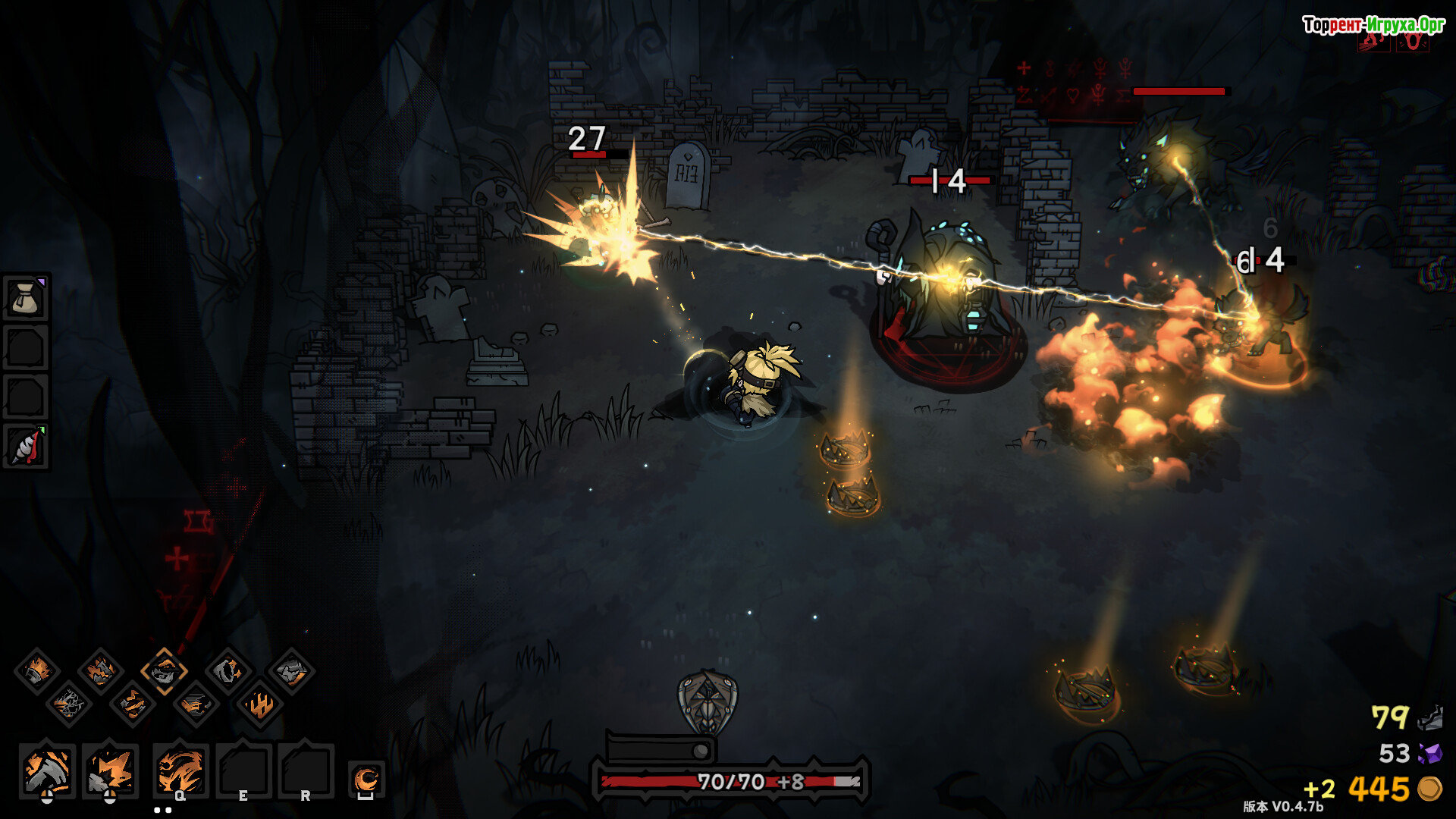Image resolution: width=1456 pixels, height=819 pixels.
Task: Use the Q fire vortex ability
Action: coord(180,770)
